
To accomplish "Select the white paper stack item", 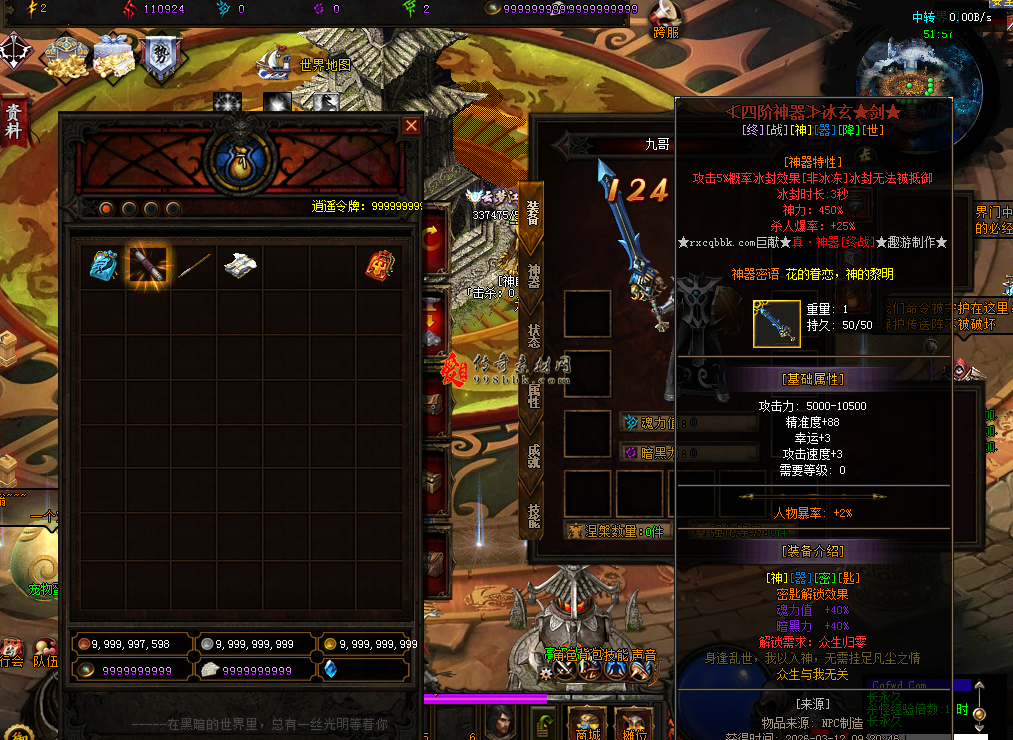I will [240, 265].
